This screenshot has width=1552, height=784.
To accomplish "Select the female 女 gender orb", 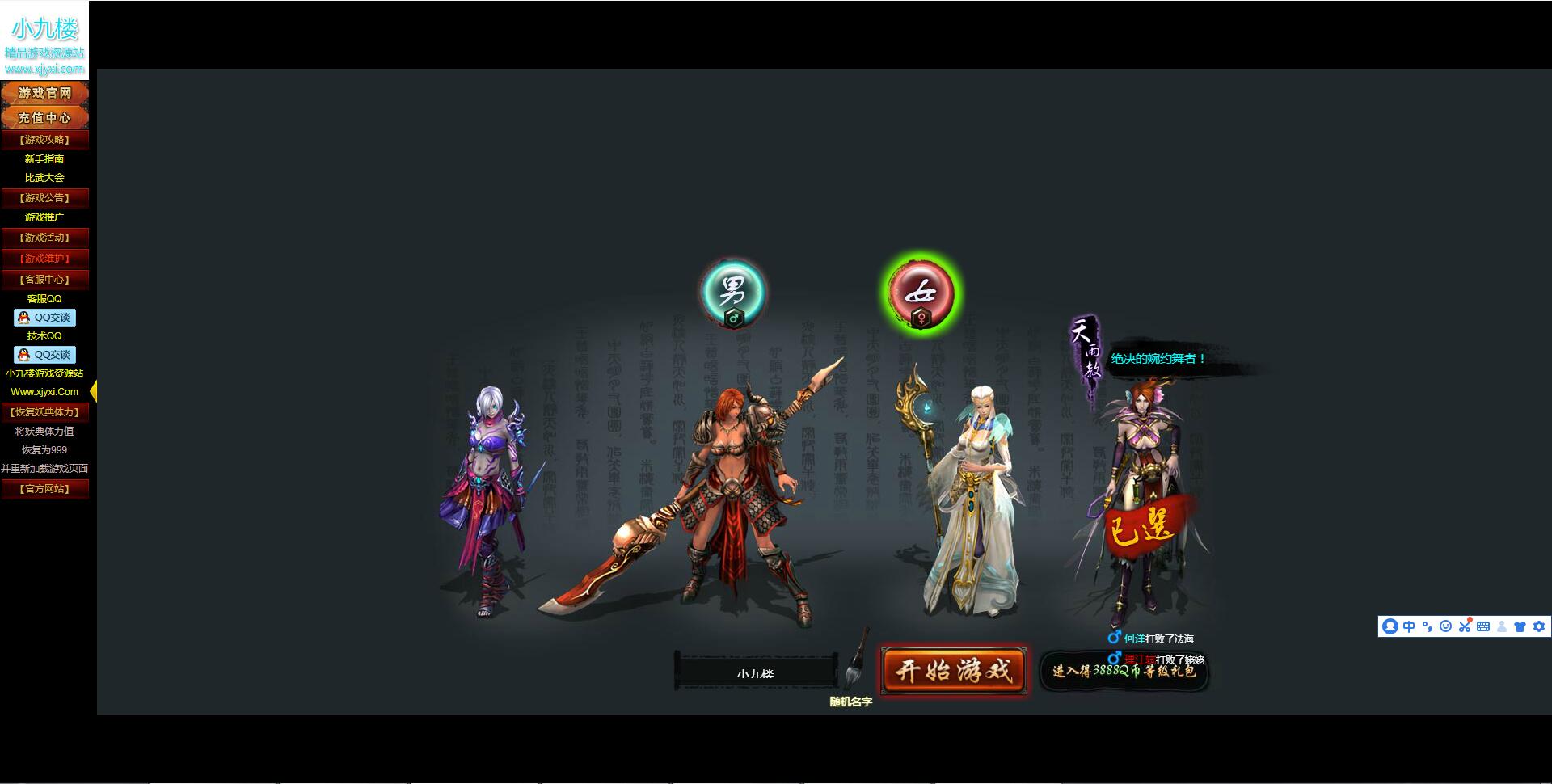I will tap(921, 293).
